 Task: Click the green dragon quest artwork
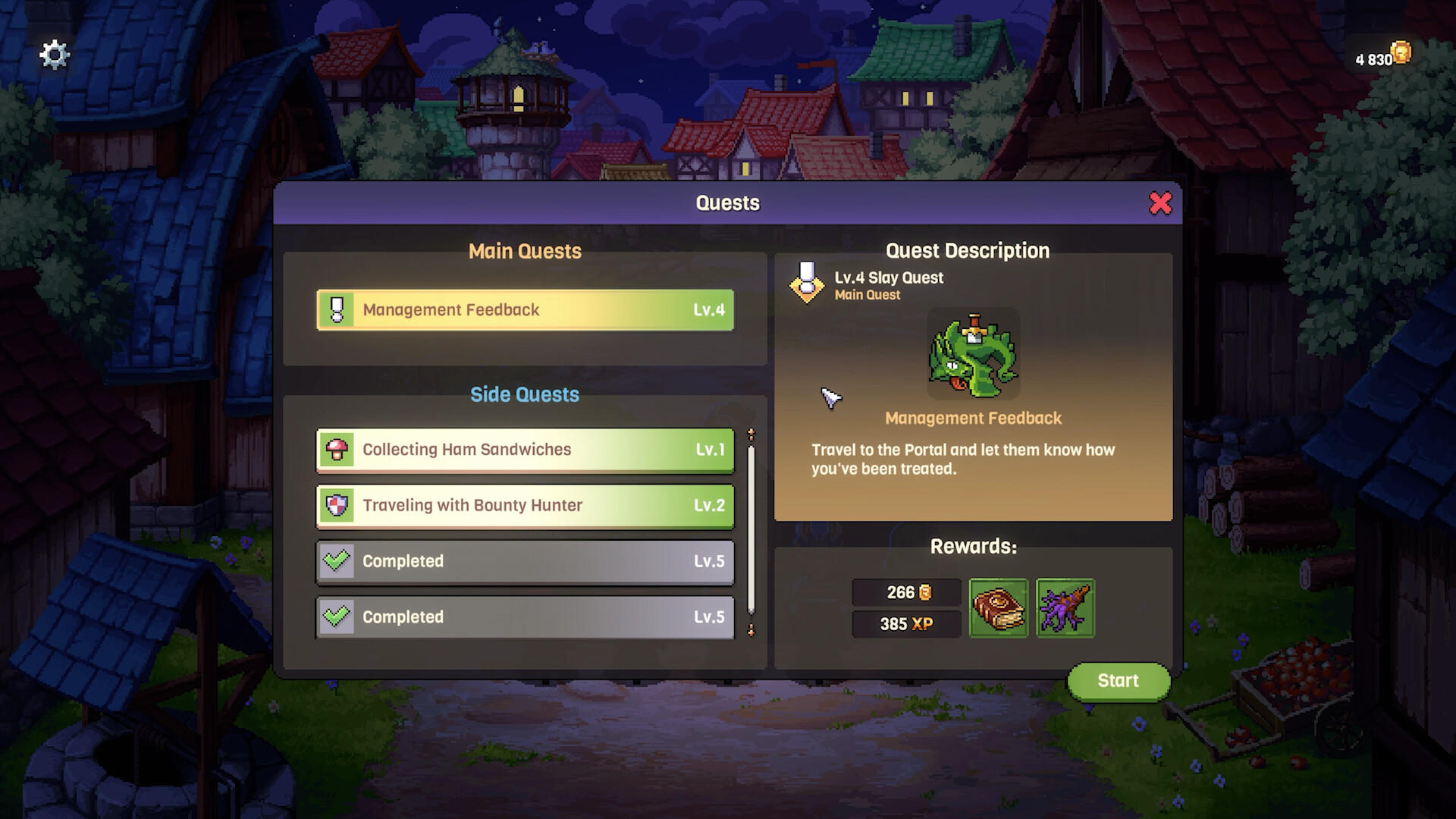[973, 354]
